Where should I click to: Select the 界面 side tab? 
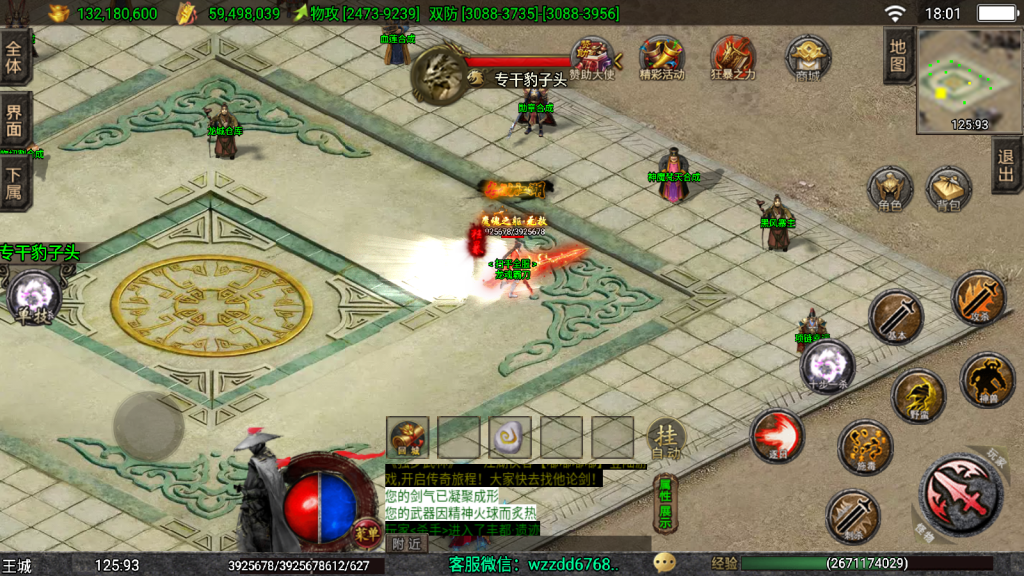point(15,120)
